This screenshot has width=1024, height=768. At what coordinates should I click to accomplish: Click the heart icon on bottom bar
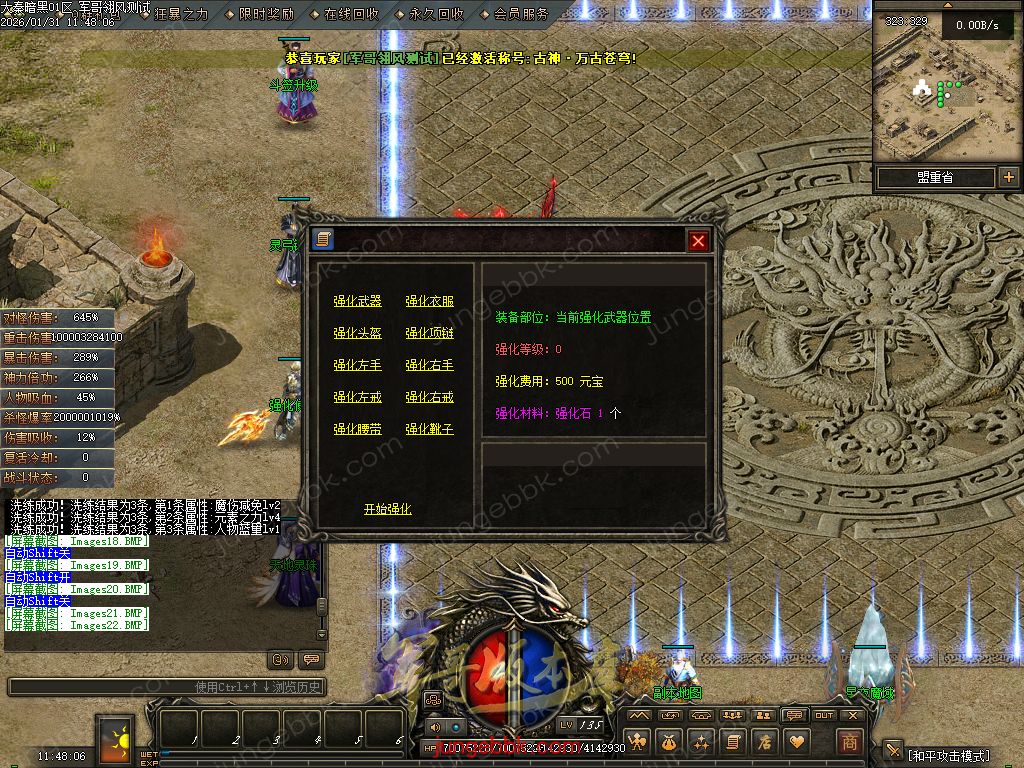[x=797, y=741]
